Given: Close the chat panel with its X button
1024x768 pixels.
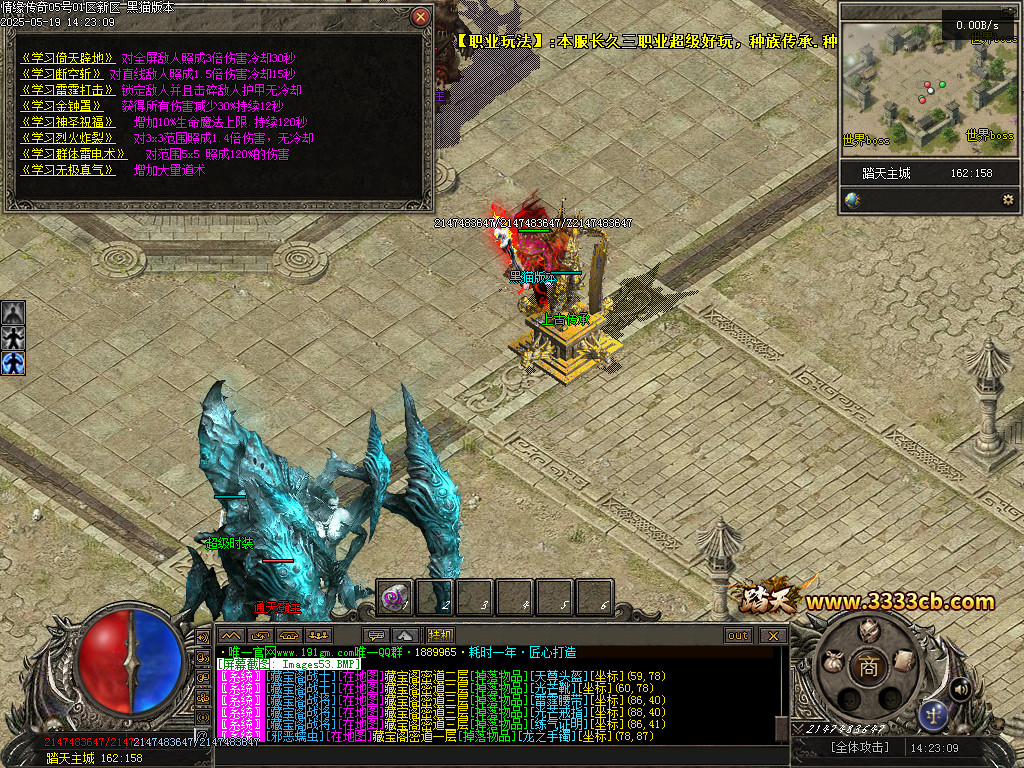Looking at the screenshot, I should 772,635.
